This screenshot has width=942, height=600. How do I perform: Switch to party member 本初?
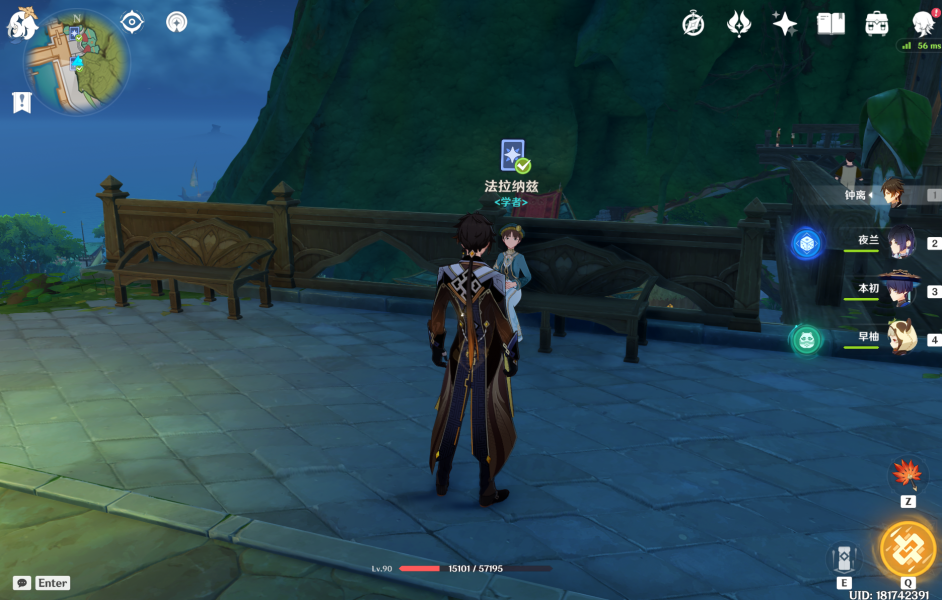click(x=902, y=290)
